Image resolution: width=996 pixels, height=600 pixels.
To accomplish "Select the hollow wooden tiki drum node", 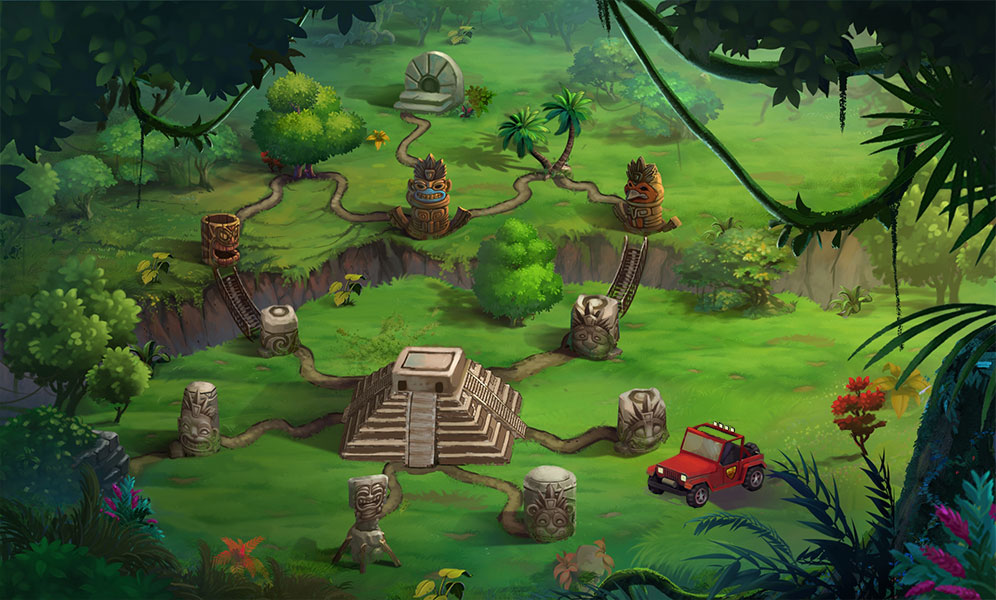I will (x=219, y=239).
